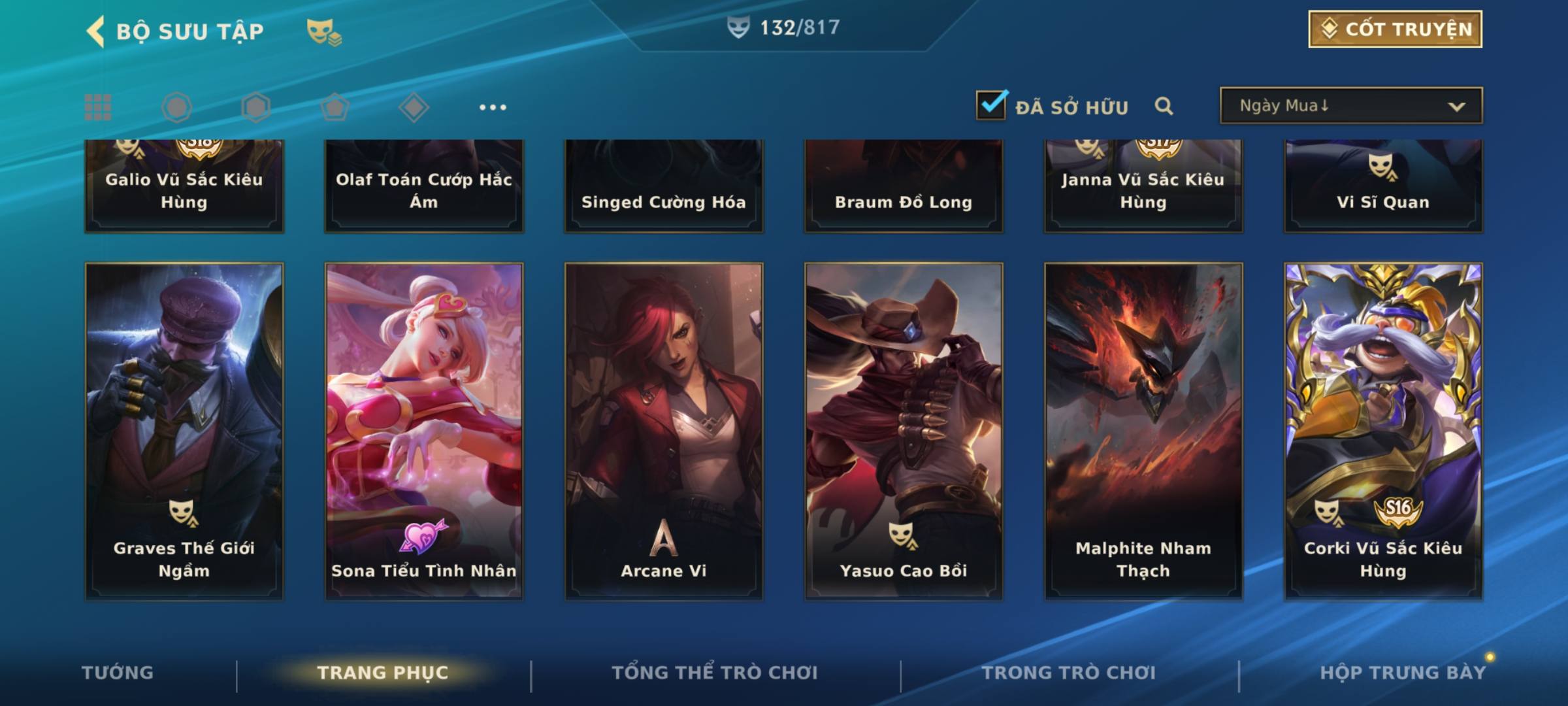Choose the Braum Đồ Long skin
The height and width of the screenshot is (706, 1568).
click(904, 186)
